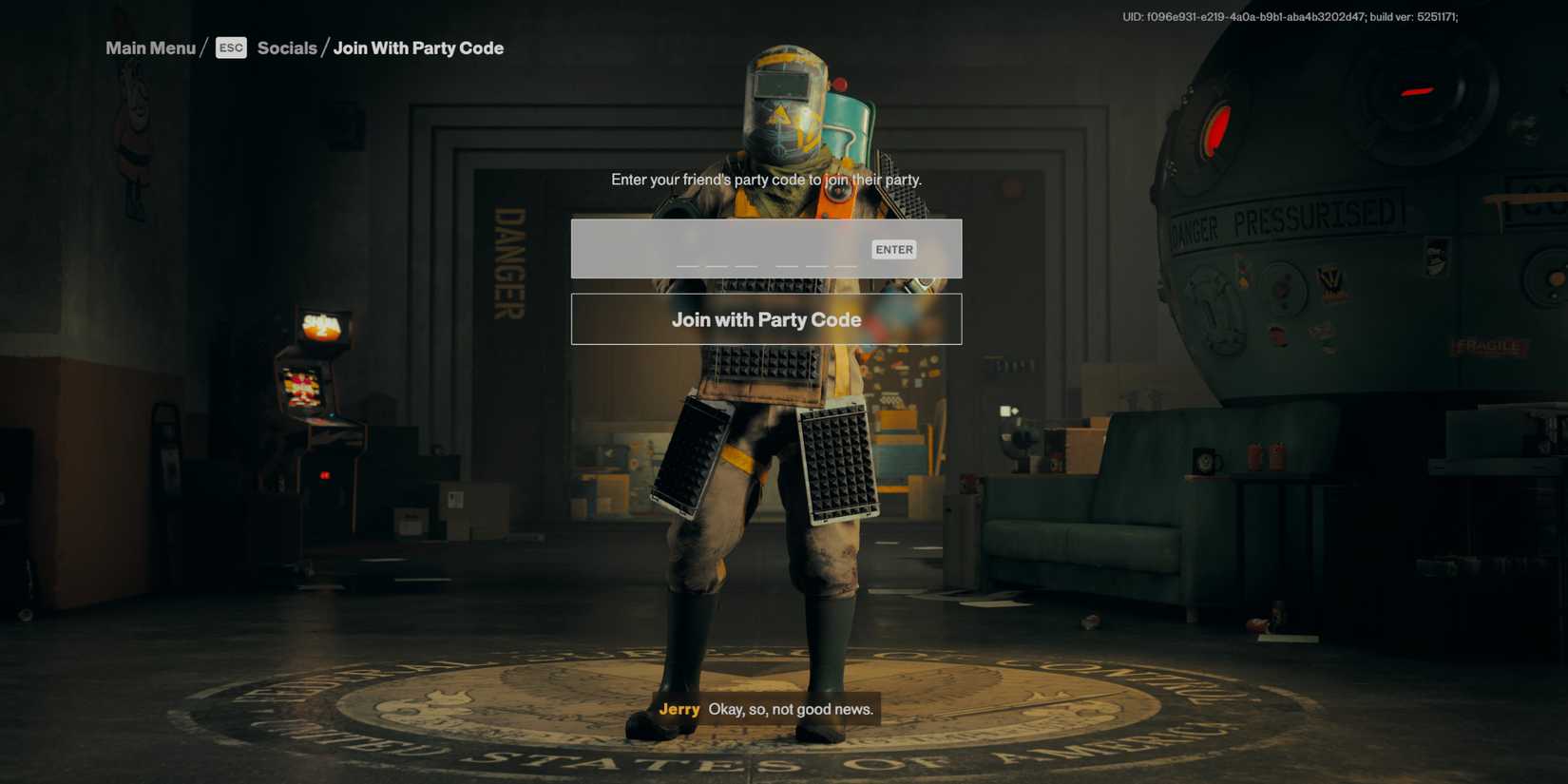Return to the Main Menu via breadcrumb

click(149, 48)
